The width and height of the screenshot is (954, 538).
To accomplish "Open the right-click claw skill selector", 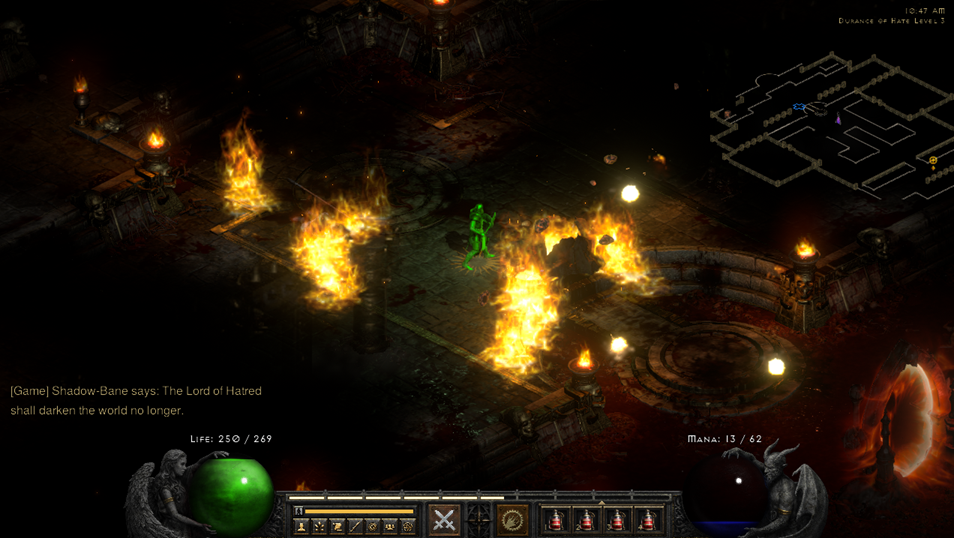I will pos(513,519).
